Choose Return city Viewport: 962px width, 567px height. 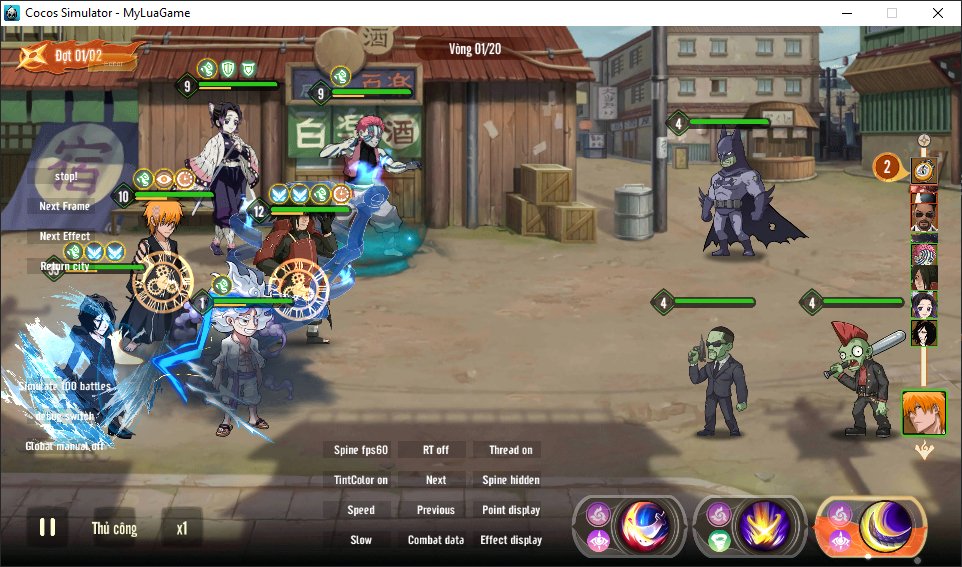(x=65, y=267)
